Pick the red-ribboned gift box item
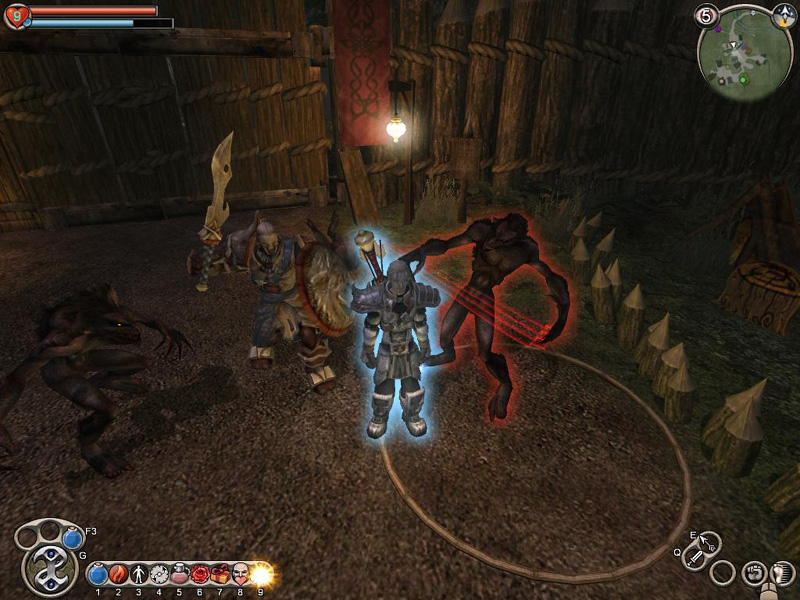800x600 pixels. click(x=220, y=575)
